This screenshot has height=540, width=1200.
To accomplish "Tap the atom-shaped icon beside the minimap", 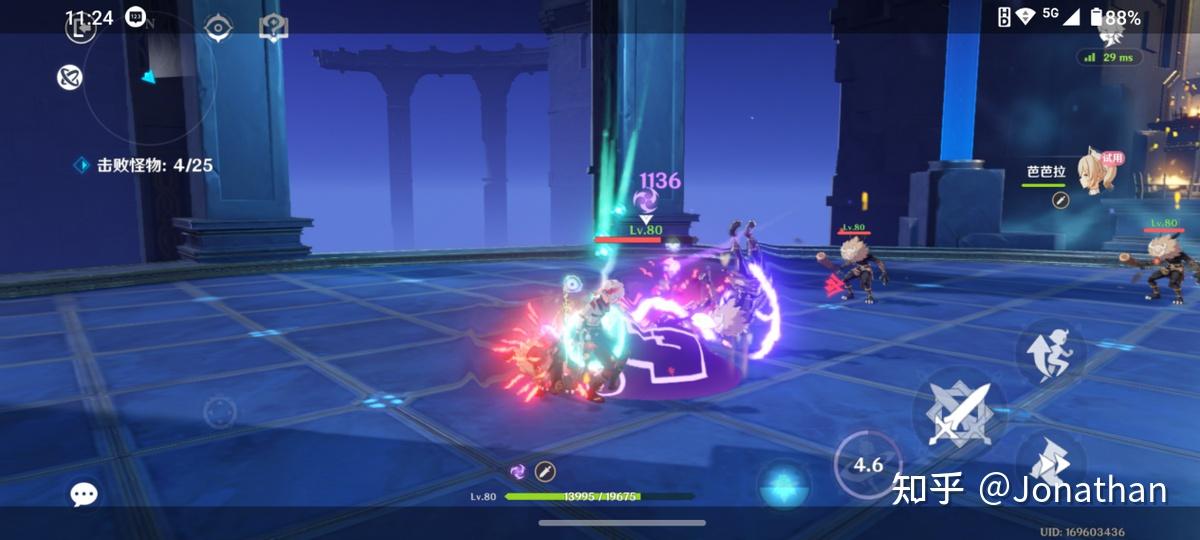I will tap(69, 77).
